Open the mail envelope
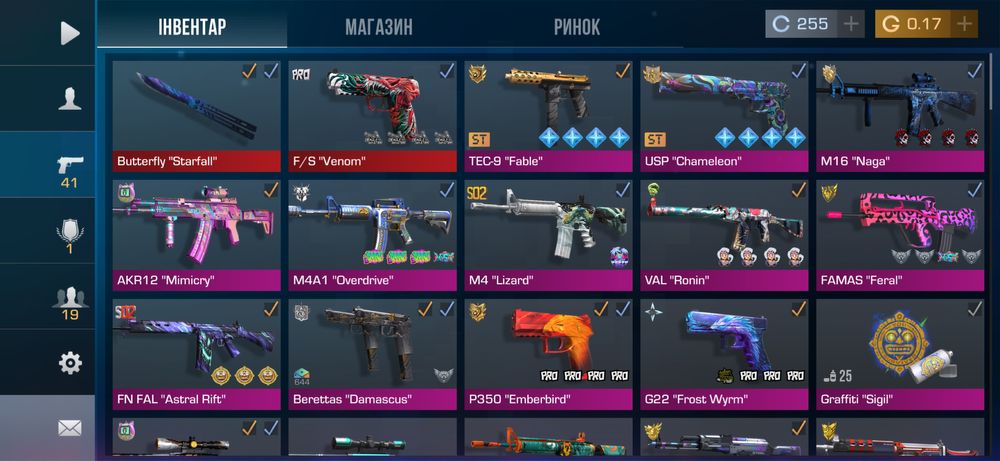Viewport: 1000px width, 461px height. [x=69, y=428]
